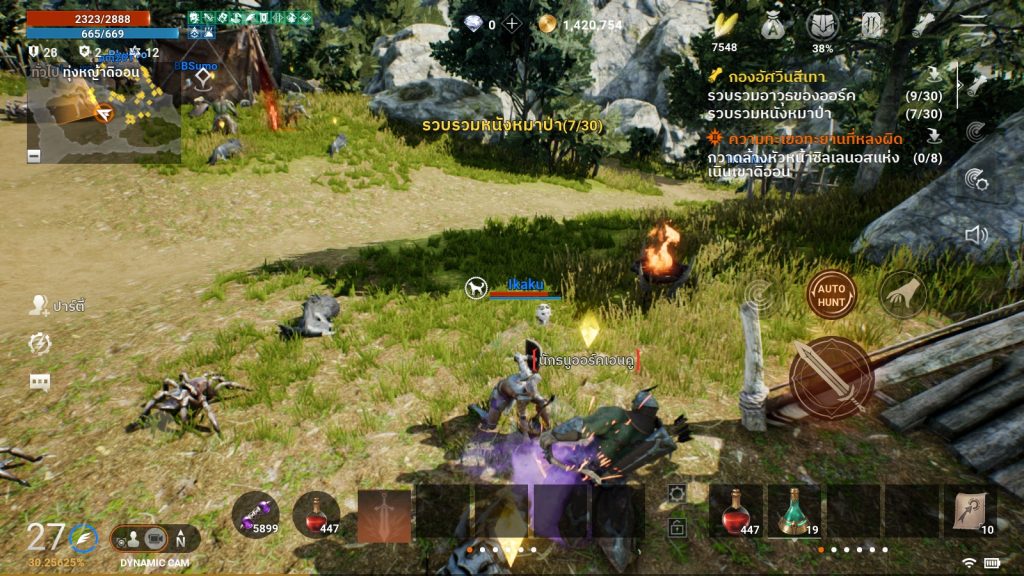Use the red health potion with 447 count
Image resolution: width=1024 pixels, height=576 pixels.
coord(737,512)
